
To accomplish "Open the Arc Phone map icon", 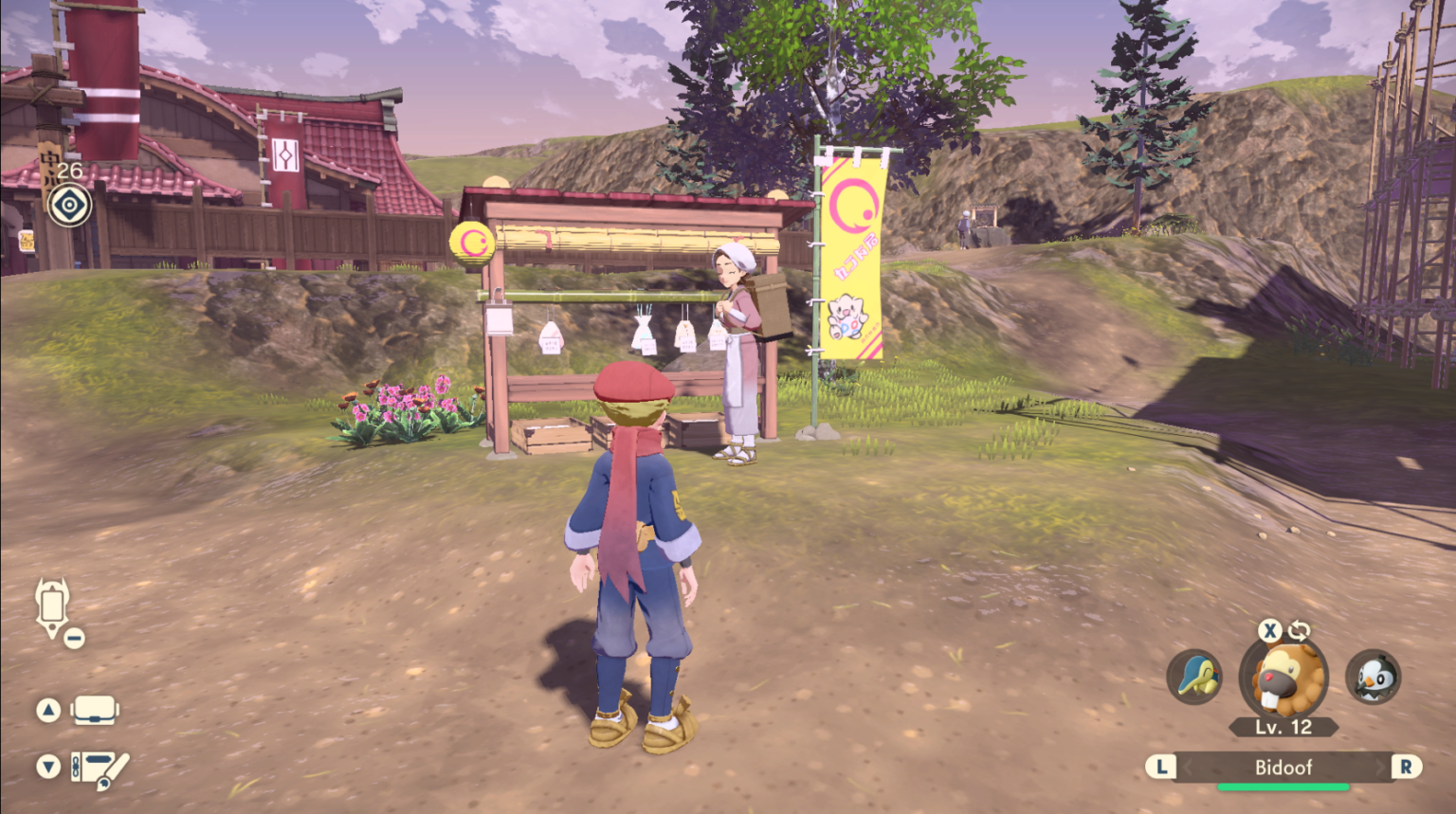I will click(x=53, y=606).
